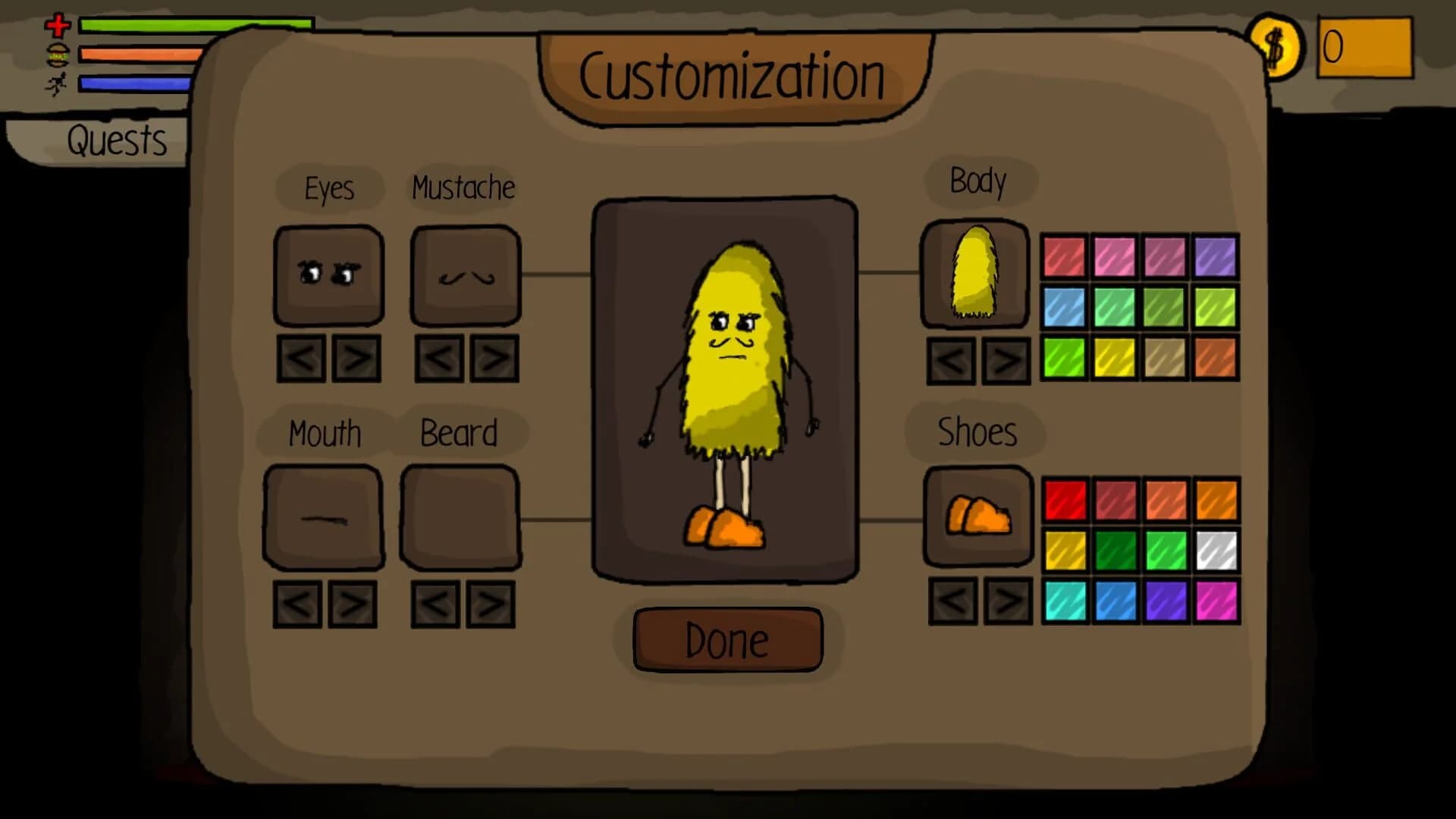The width and height of the screenshot is (1456, 819).
Task: Cycle to the previous Mustache style
Action: point(438,356)
